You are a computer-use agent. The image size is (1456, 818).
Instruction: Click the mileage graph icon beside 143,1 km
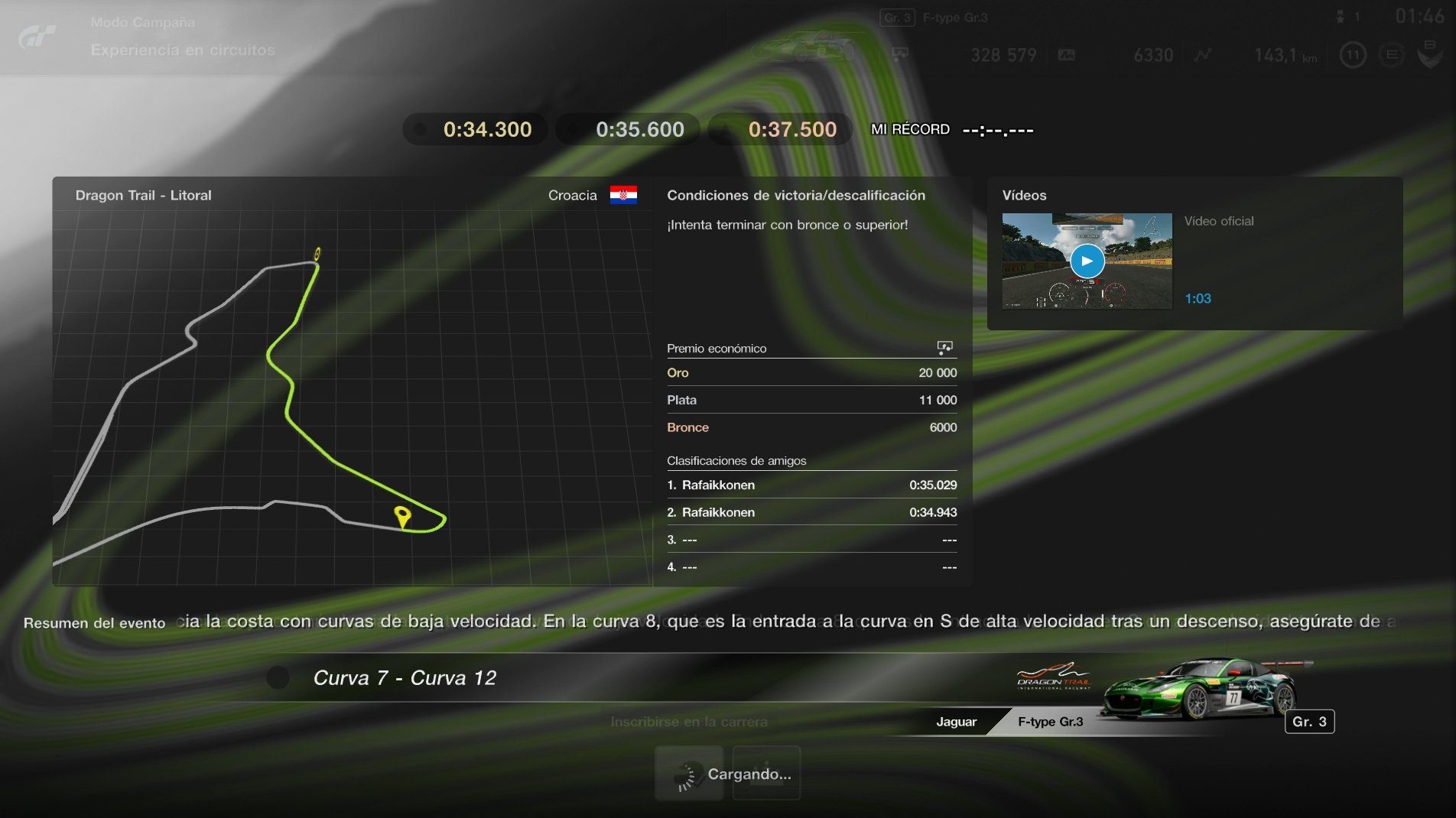1203,55
